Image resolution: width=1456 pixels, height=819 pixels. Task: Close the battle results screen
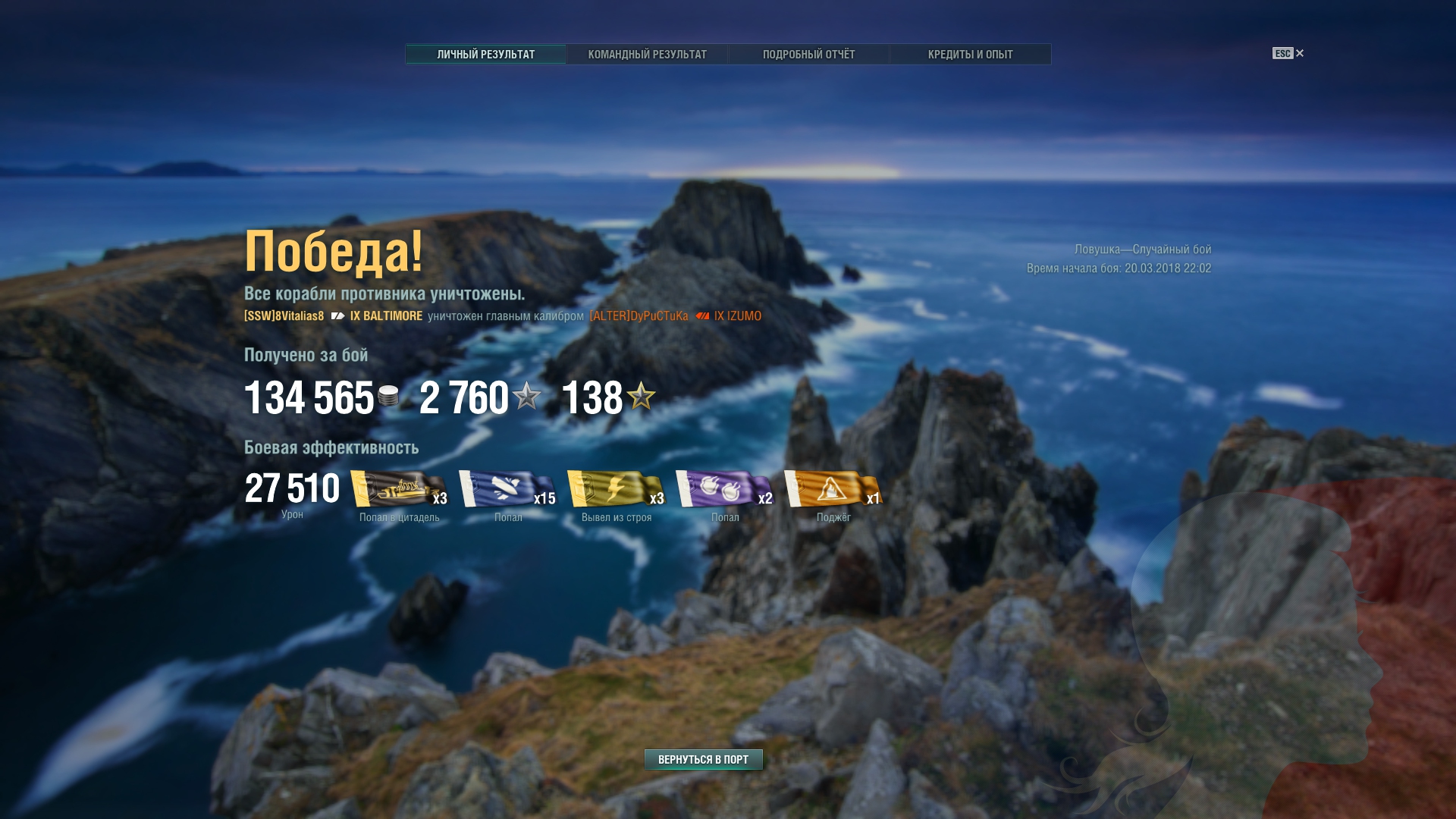click(1299, 53)
